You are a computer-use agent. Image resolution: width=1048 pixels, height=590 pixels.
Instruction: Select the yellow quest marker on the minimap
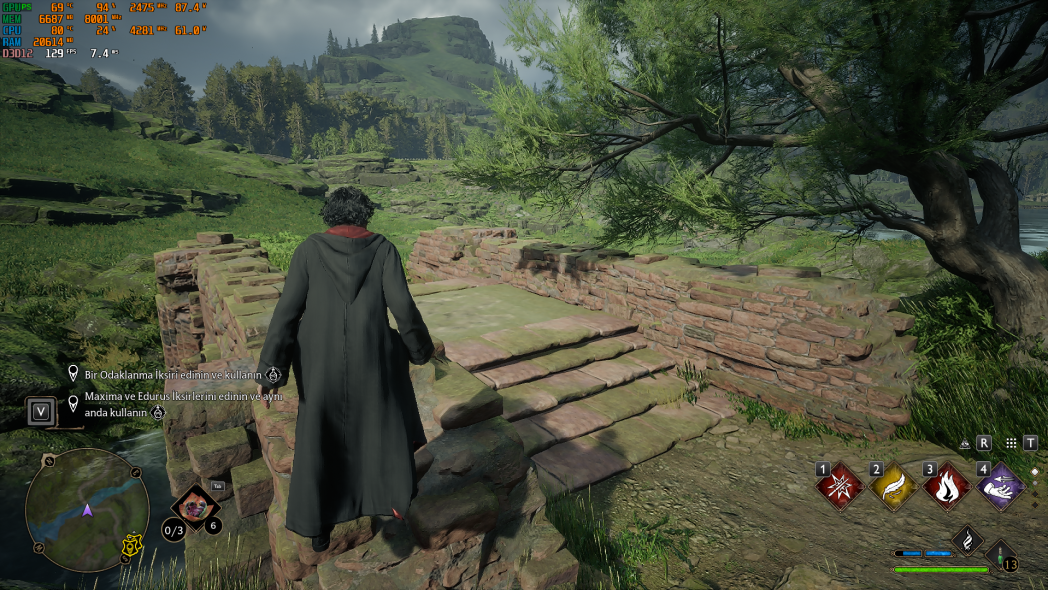pos(129,545)
